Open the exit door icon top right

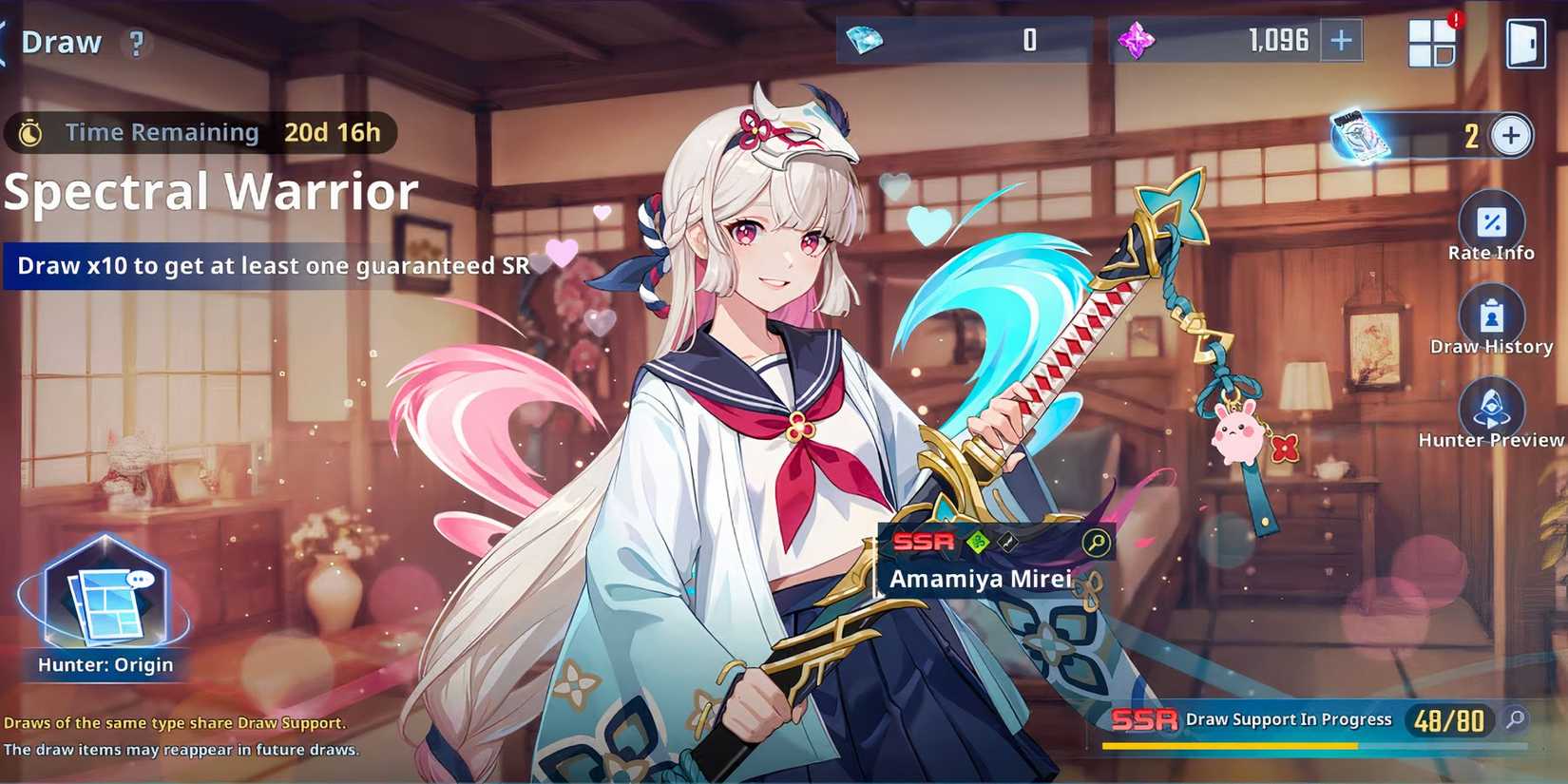(x=1525, y=43)
